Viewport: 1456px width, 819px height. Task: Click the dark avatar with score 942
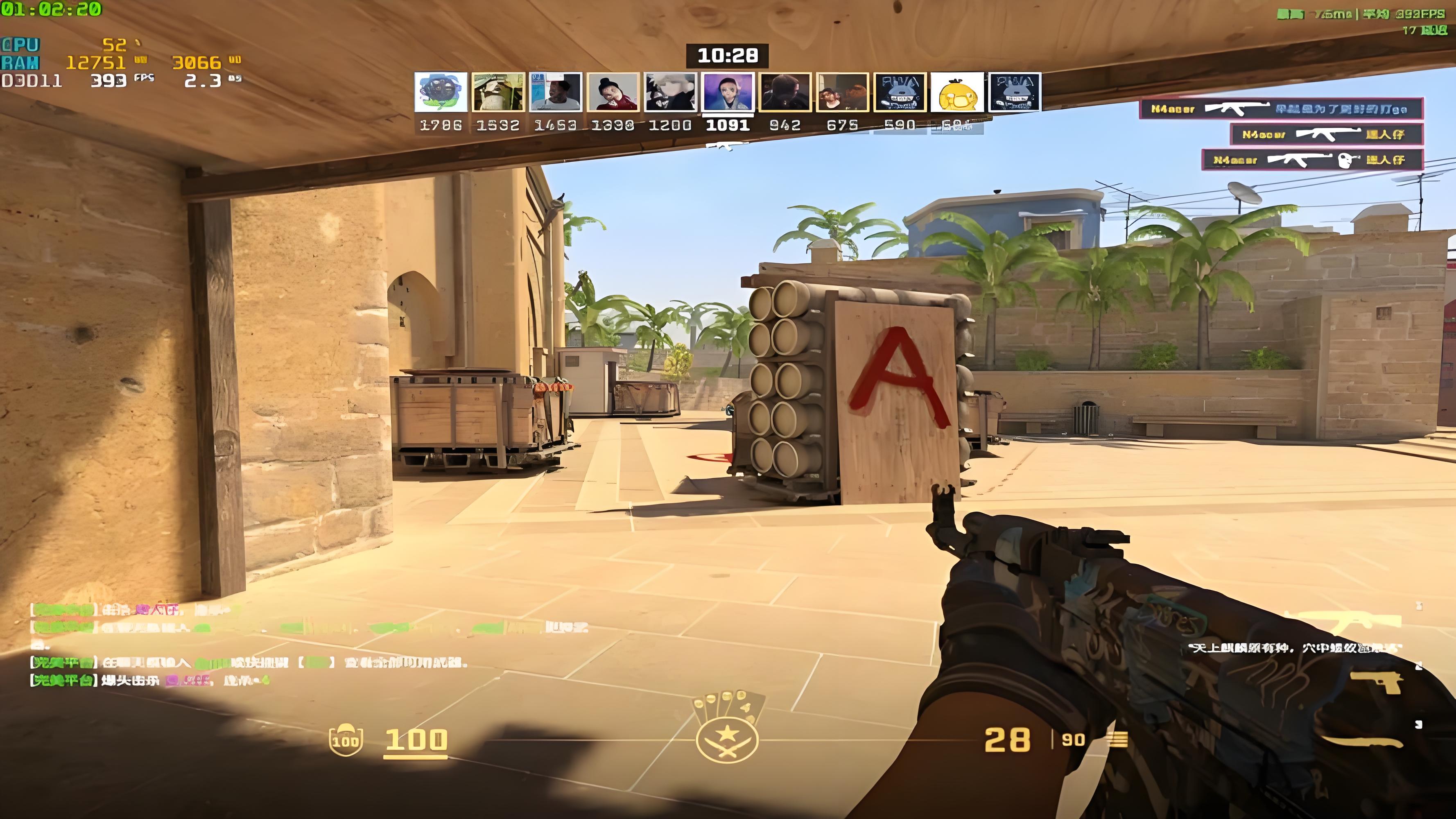tap(785, 92)
